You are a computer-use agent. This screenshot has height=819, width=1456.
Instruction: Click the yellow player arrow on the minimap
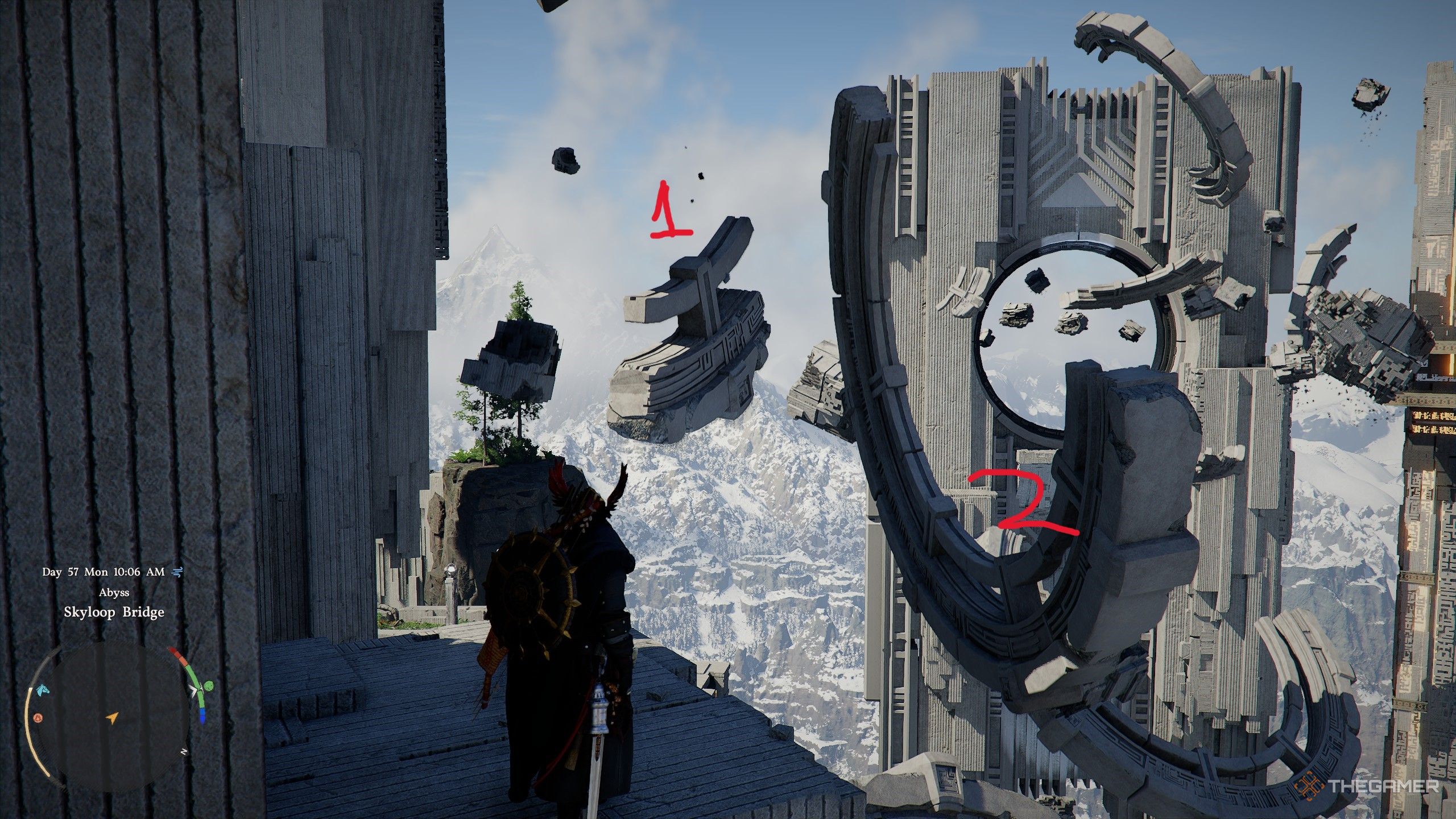pyautogui.click(x=112, y=718)
